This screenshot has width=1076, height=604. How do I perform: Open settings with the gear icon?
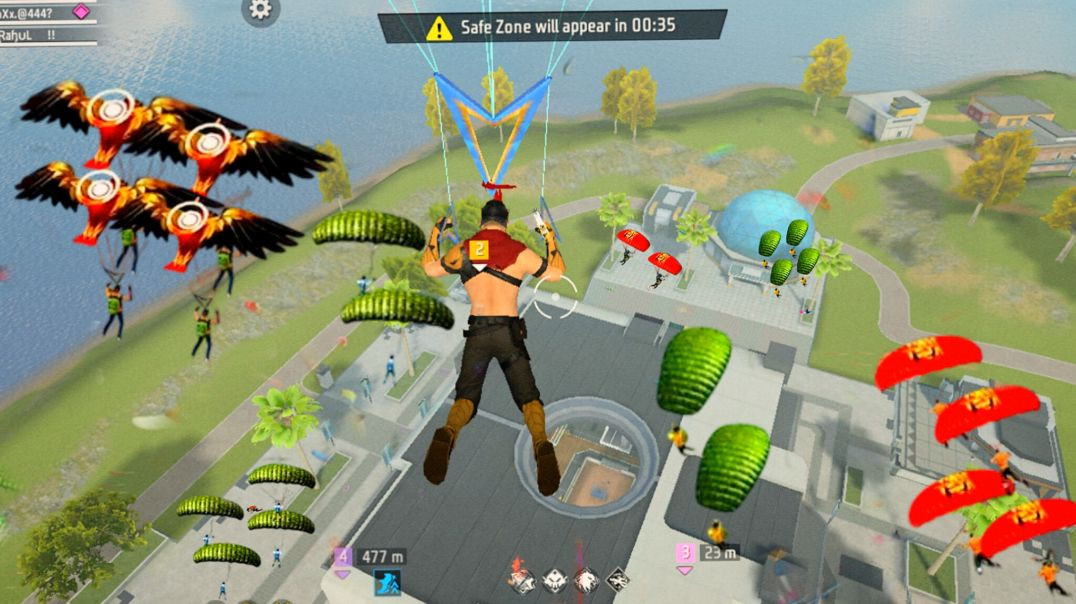pos(260,10)
